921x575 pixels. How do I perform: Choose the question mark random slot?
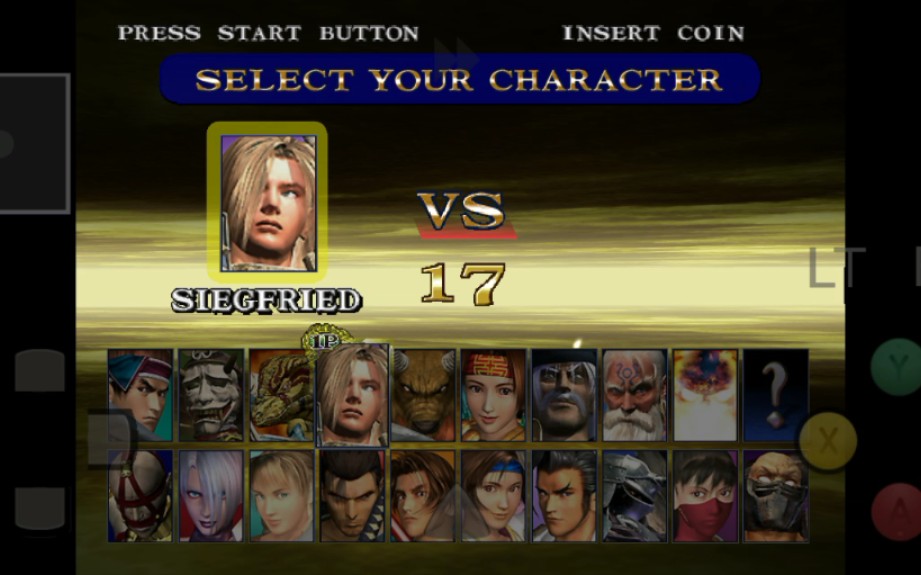coord(775,395)
